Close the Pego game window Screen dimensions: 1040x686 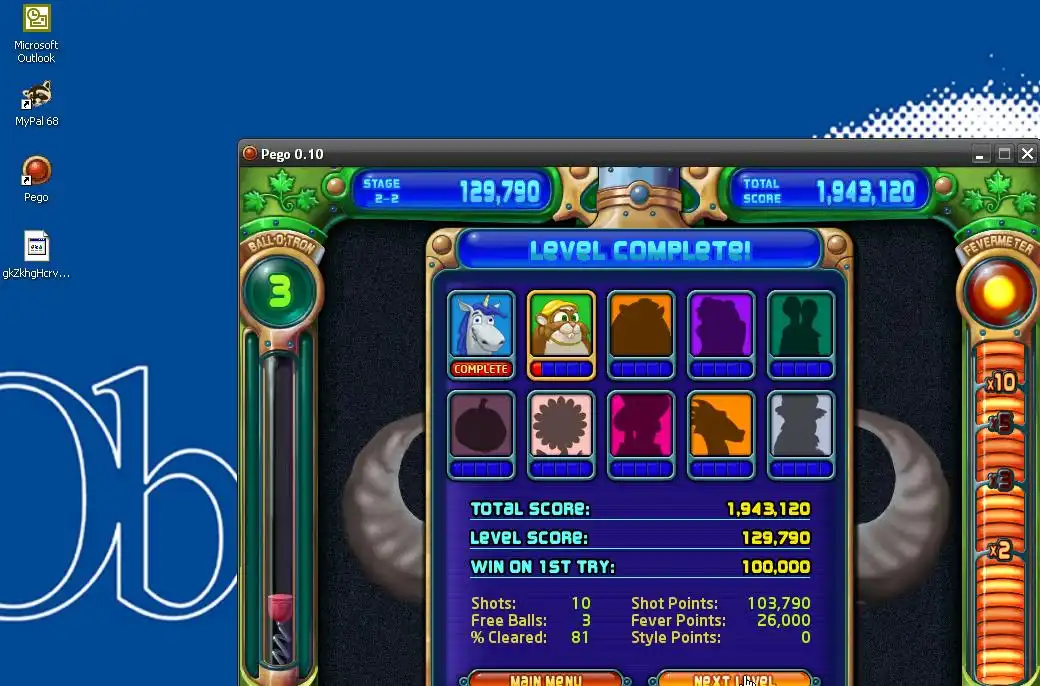pos(1027,154)
